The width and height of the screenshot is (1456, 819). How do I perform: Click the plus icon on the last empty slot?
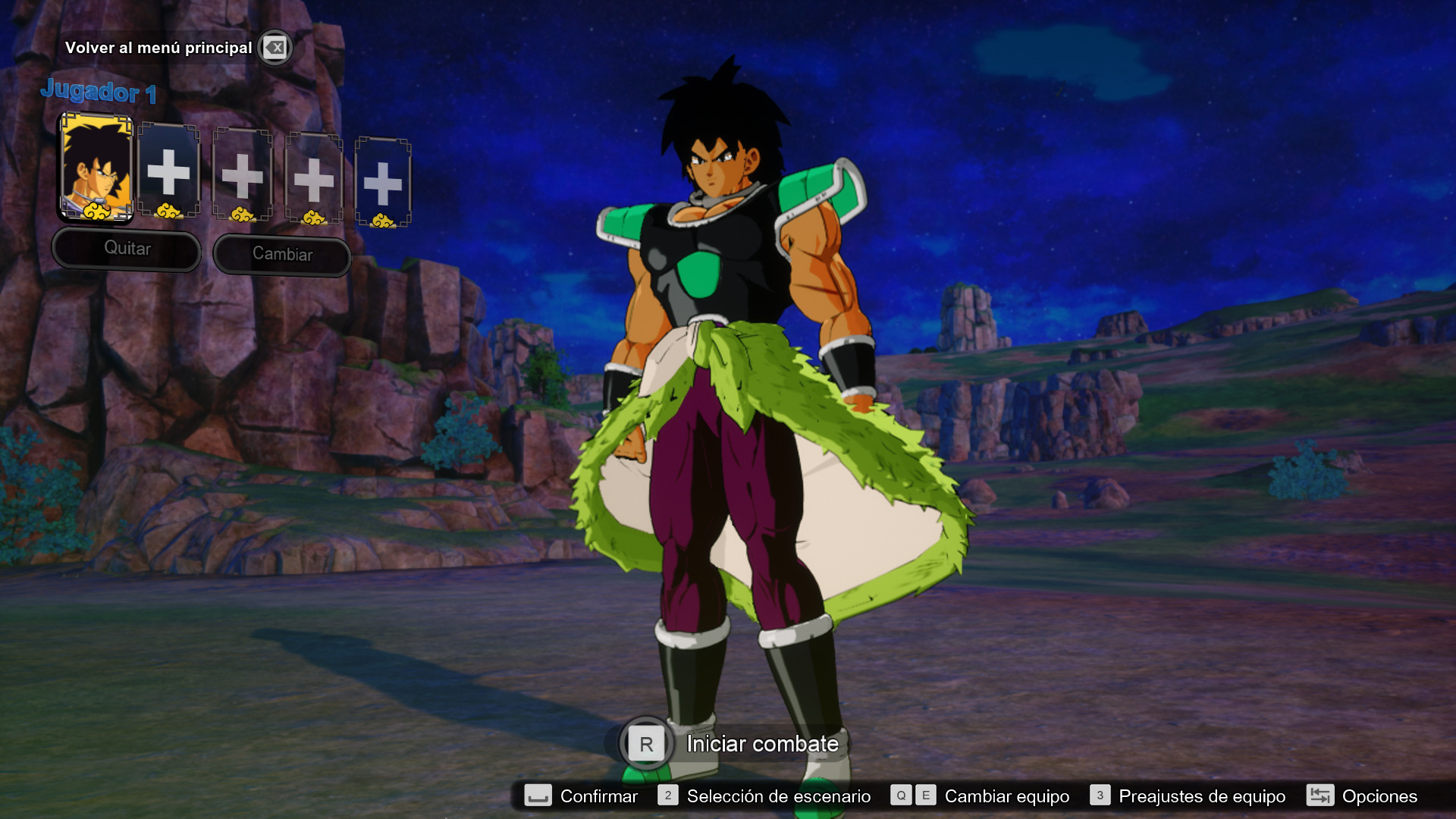click(384, 182)
